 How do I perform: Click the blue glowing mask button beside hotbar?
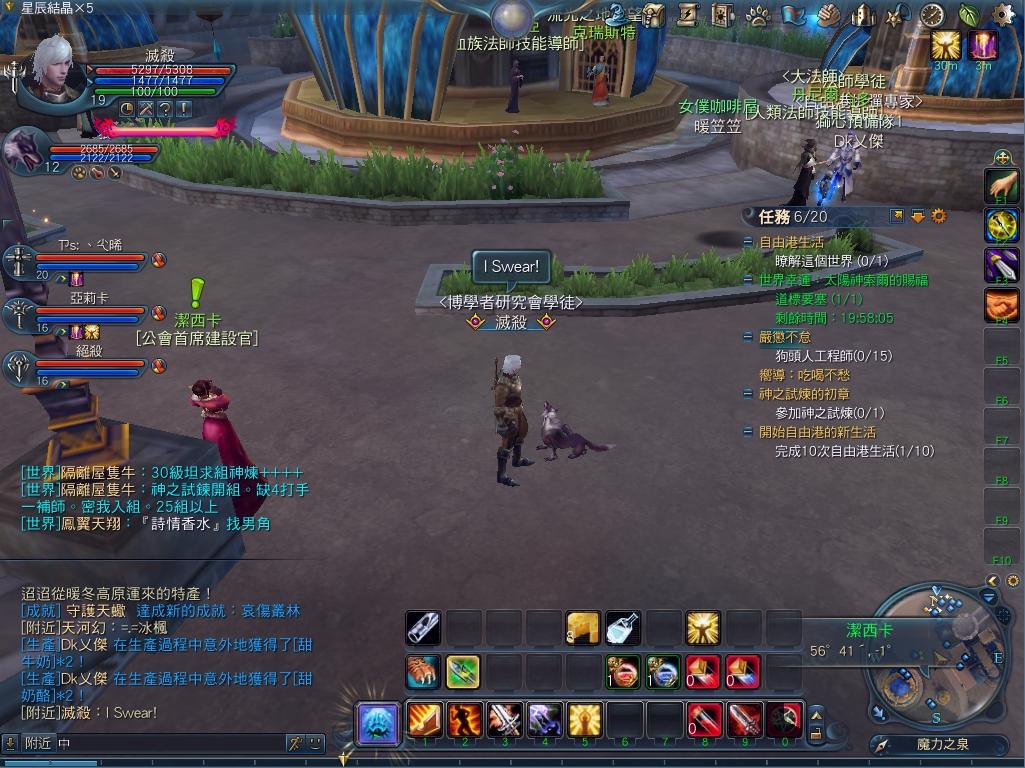380,723
